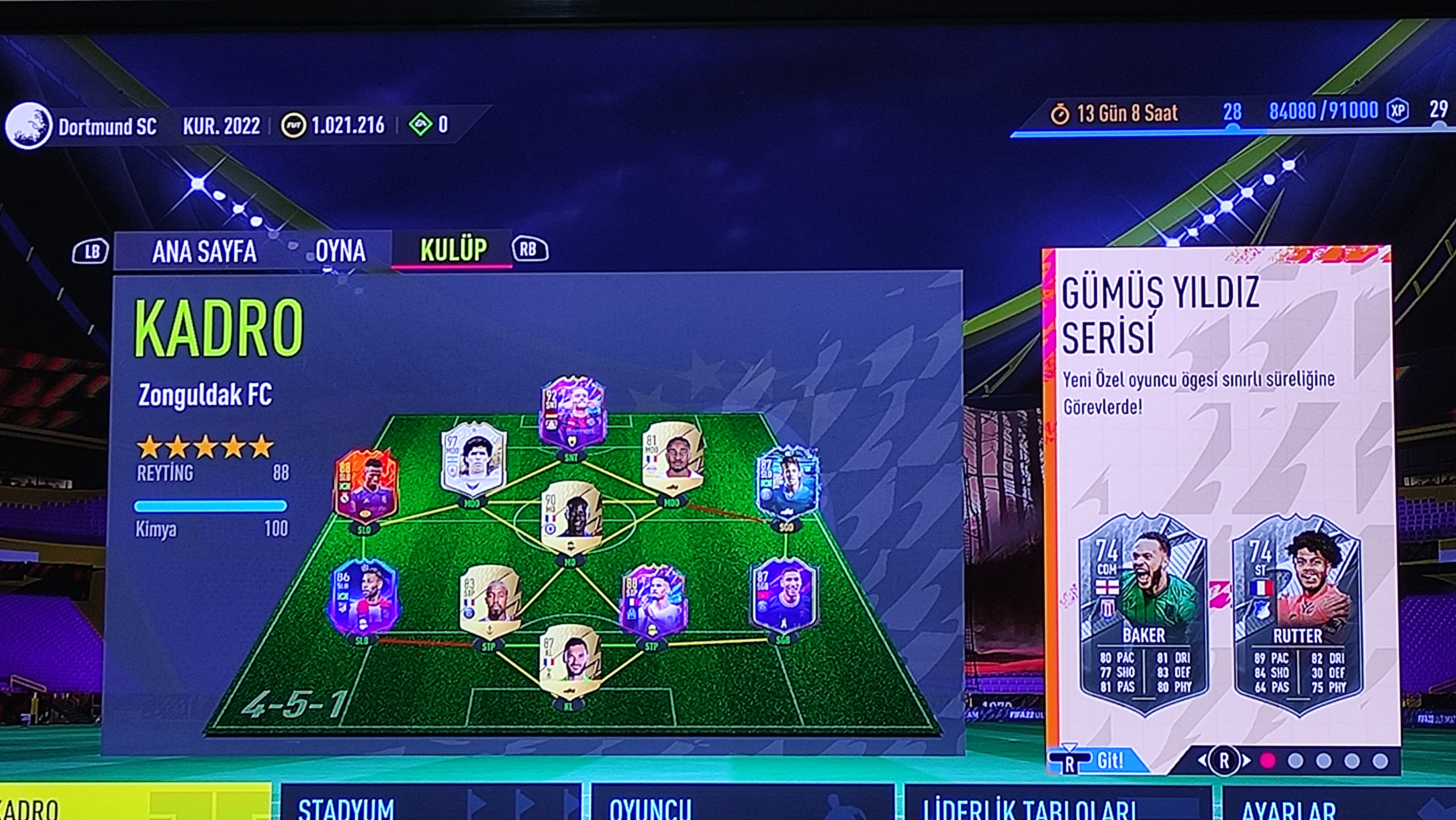Open the OYNA tab
This screenshot has height=820, width=1456.
click(x=340, y=251)
